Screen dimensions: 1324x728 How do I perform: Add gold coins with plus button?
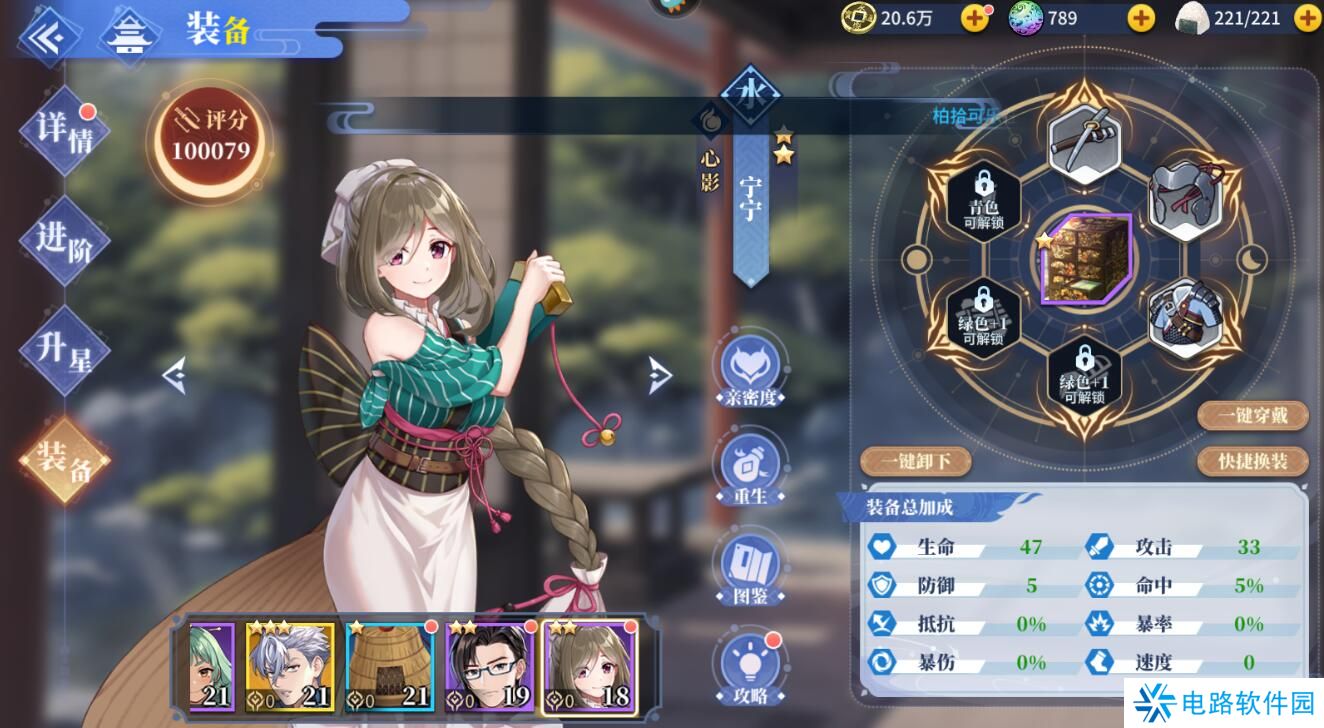[x=974, y=17]
